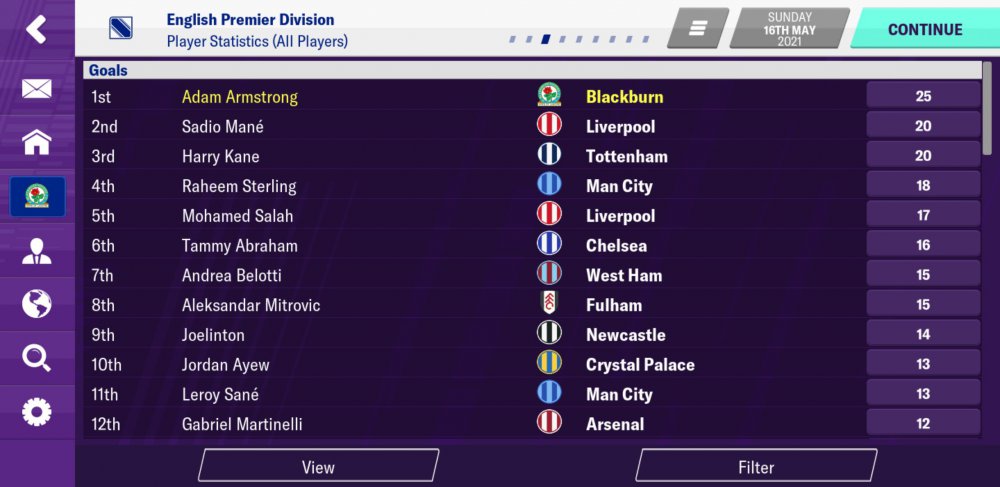The width and height of the screenshot is (1000, 487).
Task: Open the settings gear icon
Action: [x=36, y=411]
